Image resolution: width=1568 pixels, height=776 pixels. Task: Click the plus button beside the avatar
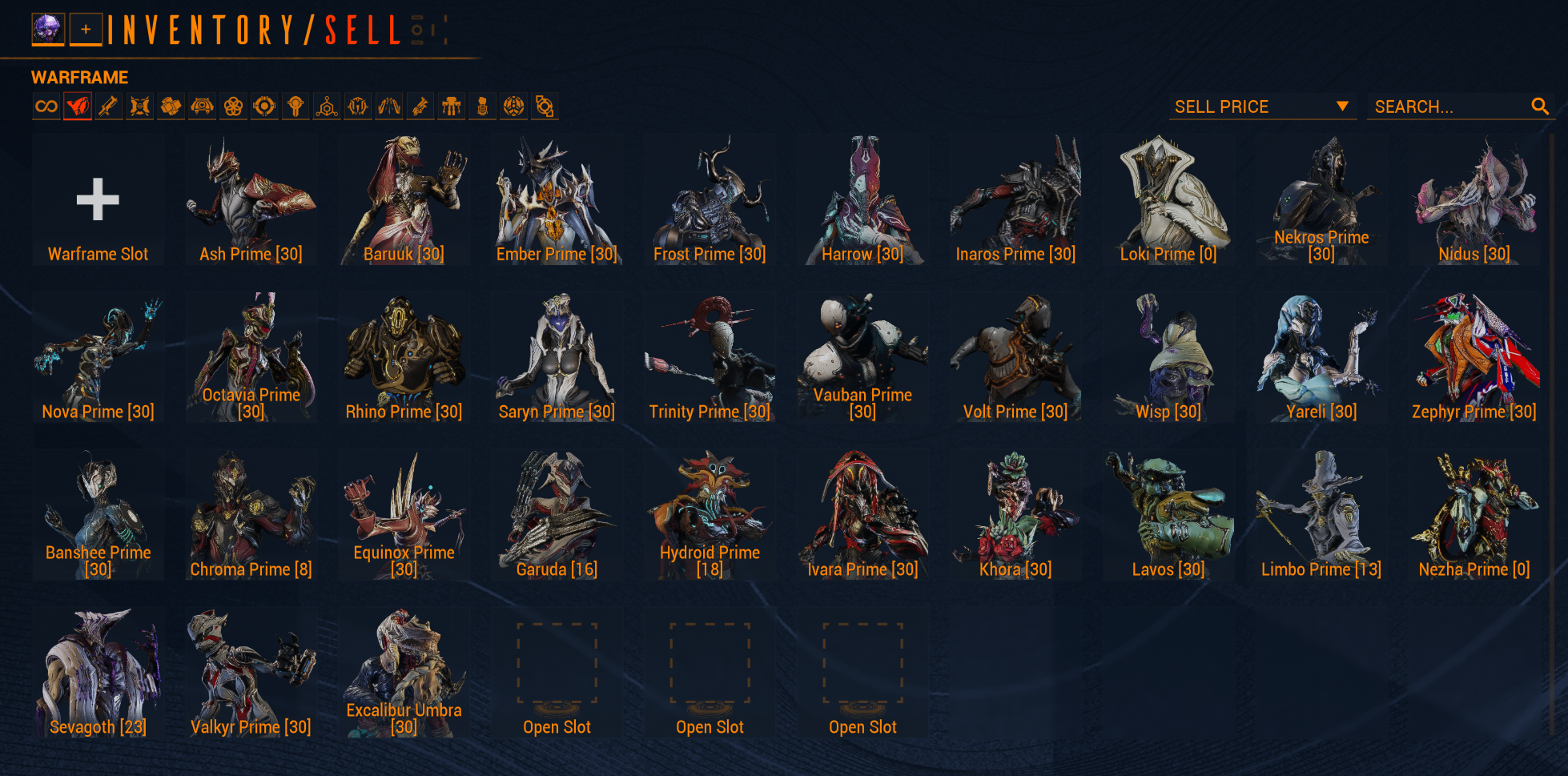(x=86, y=30)
